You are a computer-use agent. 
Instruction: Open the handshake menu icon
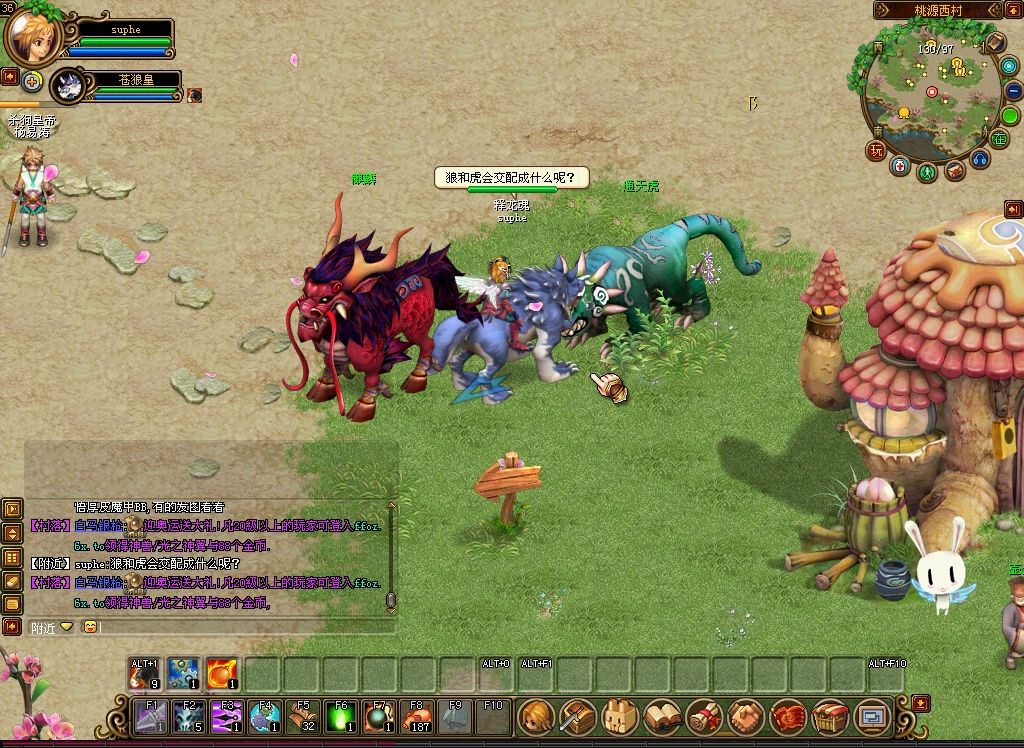(746, 716)
